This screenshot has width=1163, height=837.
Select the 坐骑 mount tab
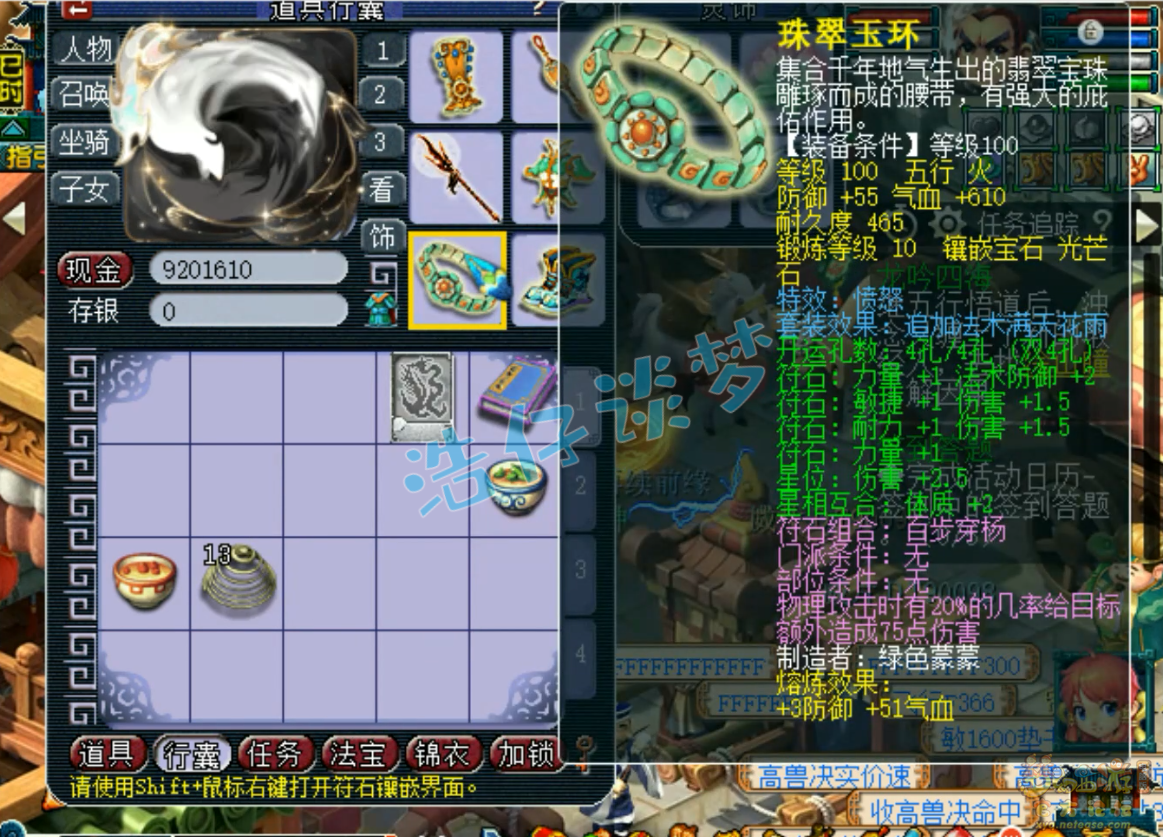point(86,142)
